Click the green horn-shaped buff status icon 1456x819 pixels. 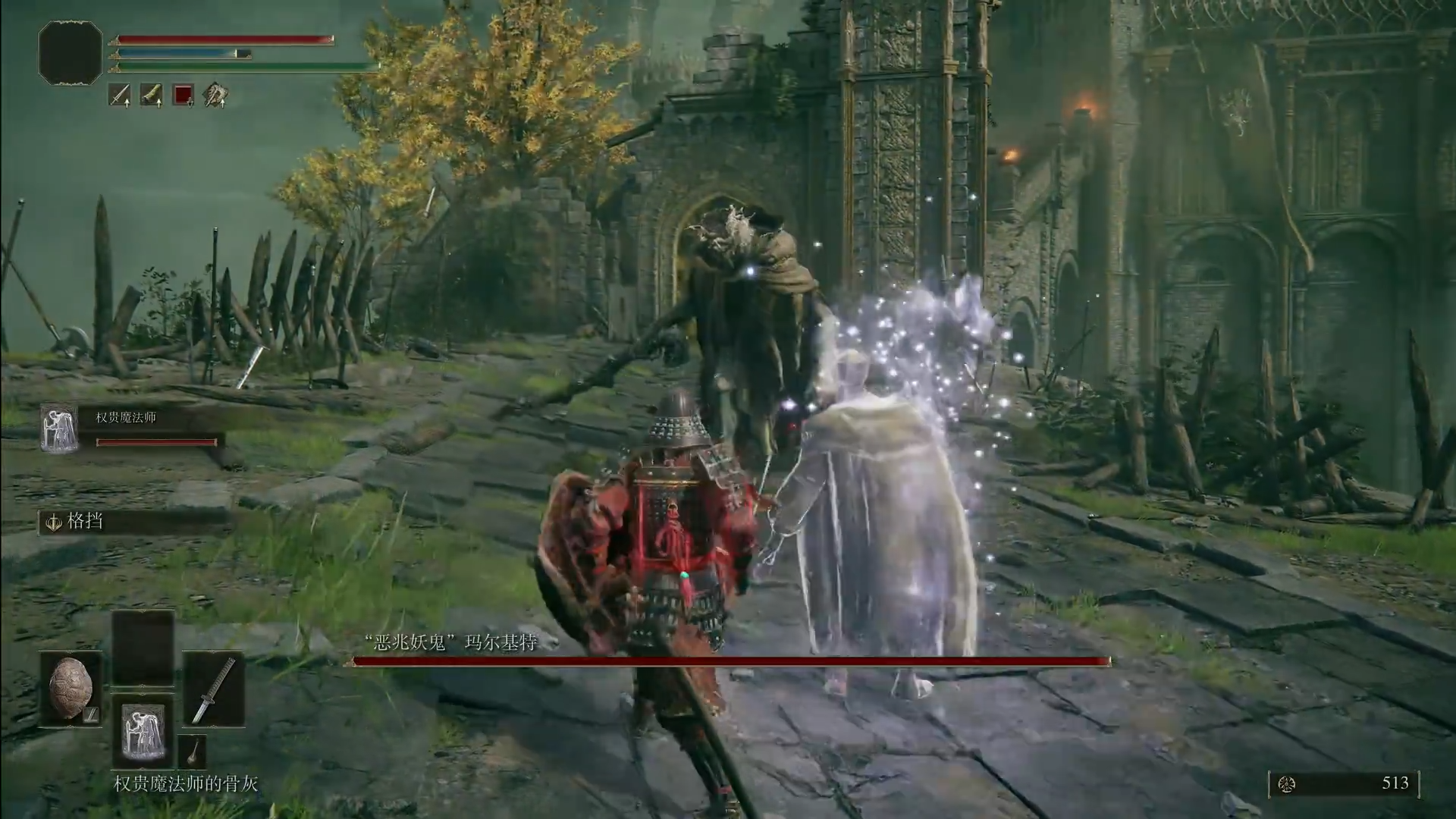pyautogui.click(x=152, y=95)
